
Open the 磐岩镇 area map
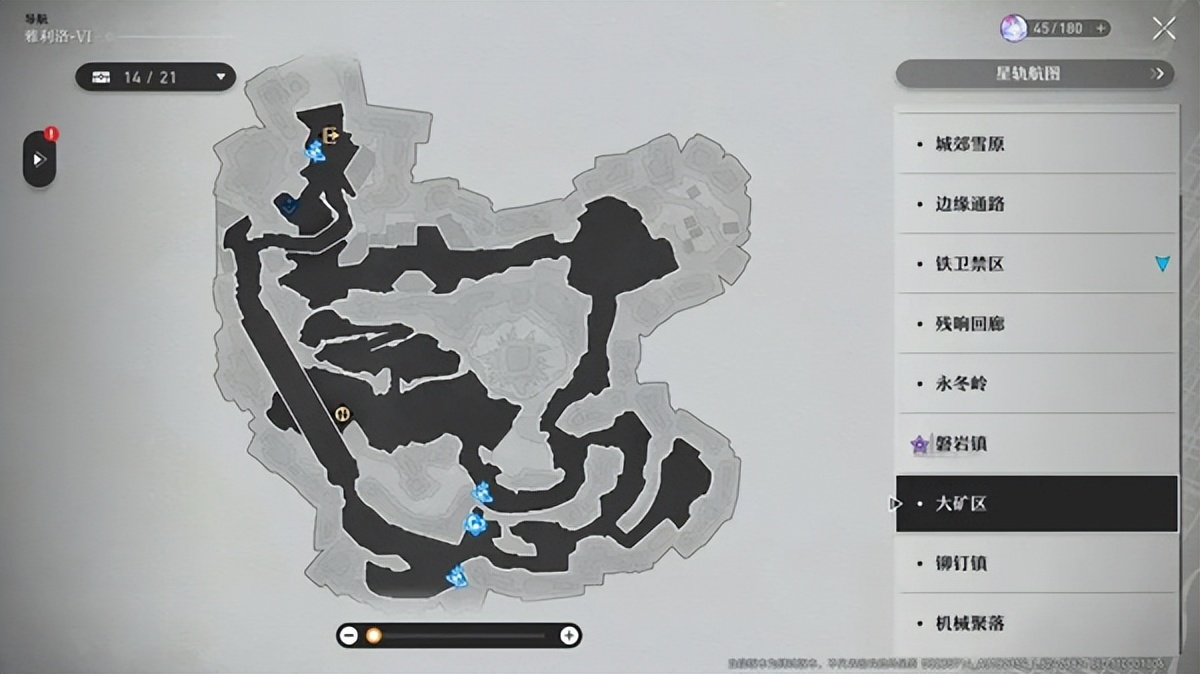pos(1036,444)
